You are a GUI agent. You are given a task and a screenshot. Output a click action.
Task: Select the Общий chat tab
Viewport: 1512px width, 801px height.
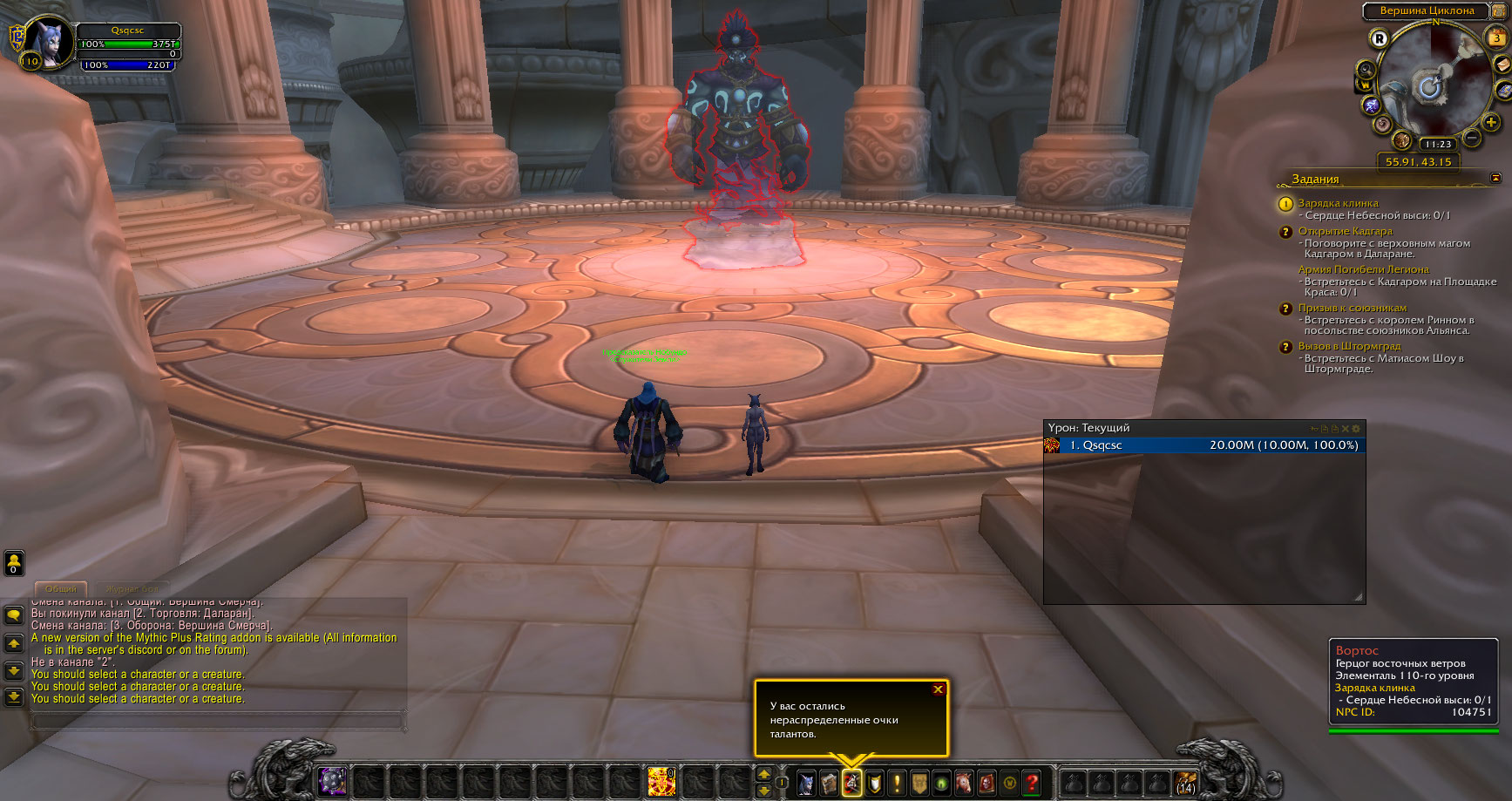(60, 589)
